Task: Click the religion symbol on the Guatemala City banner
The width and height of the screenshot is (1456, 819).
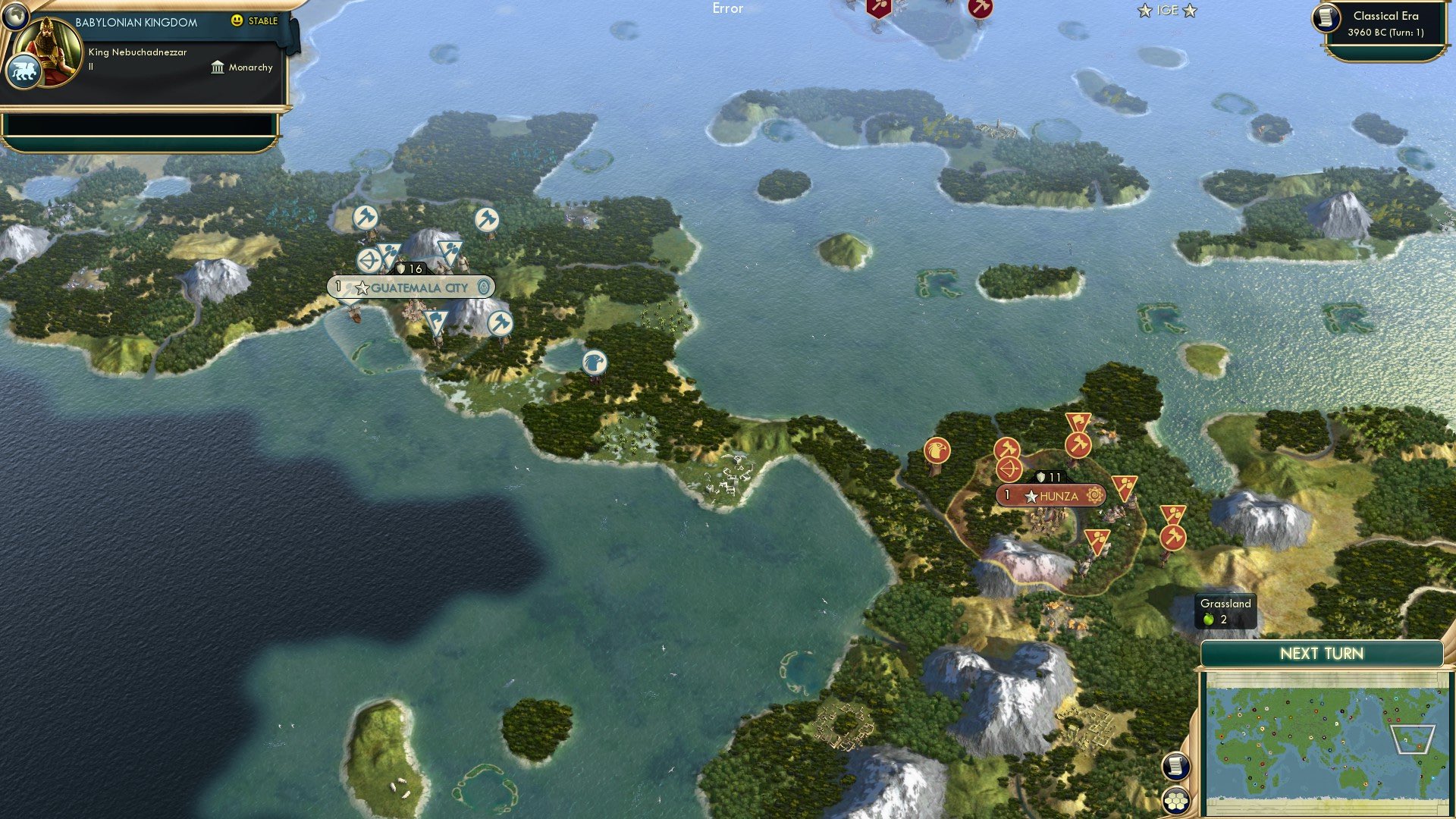Action: click(x=485, y=287)
